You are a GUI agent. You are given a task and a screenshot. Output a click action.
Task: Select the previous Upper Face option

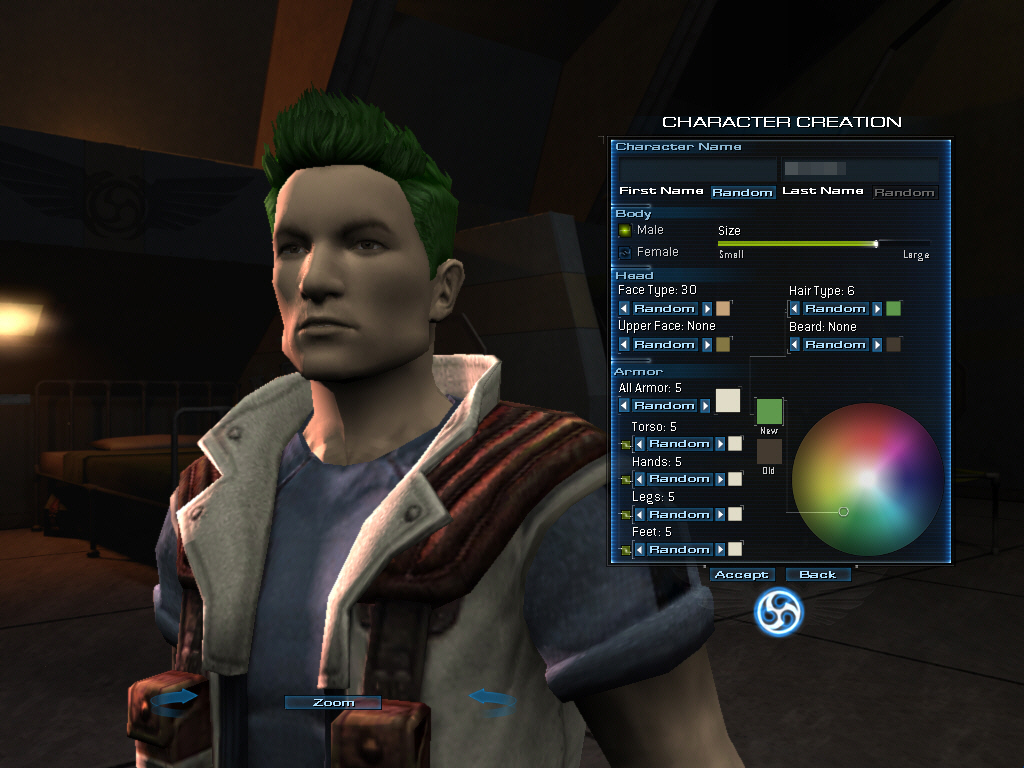click(625, 345)
